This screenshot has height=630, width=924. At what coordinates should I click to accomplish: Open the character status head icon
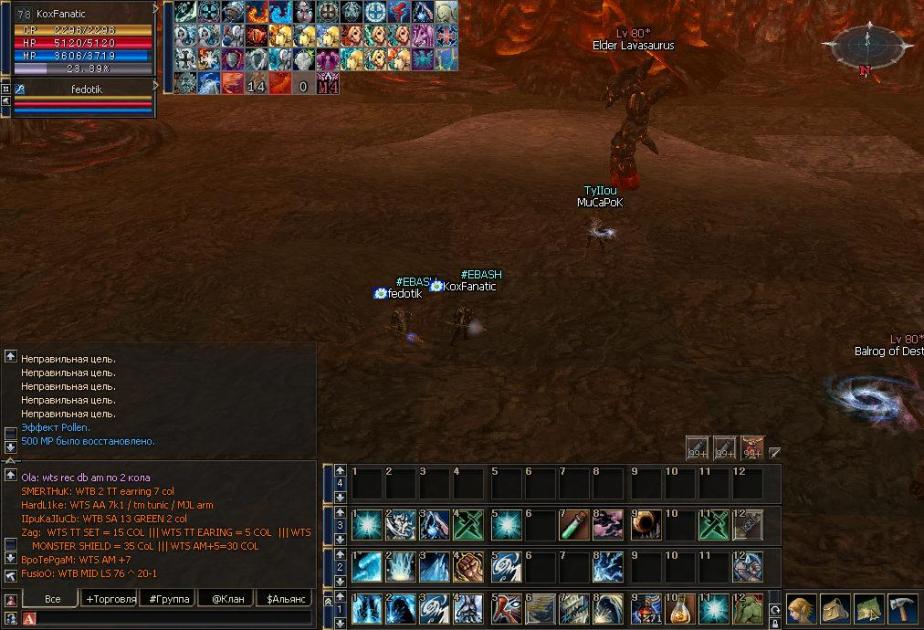pyautogui.click(x=801, y=608)
